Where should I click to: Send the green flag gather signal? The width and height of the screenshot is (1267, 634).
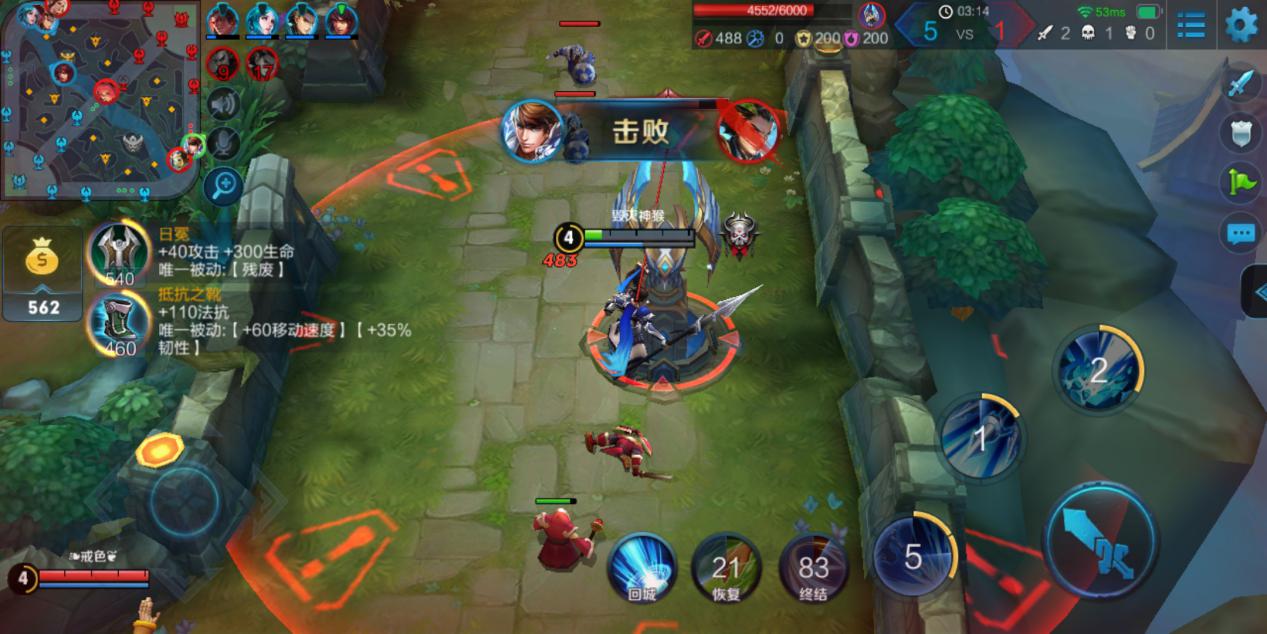pos(1240,182)
